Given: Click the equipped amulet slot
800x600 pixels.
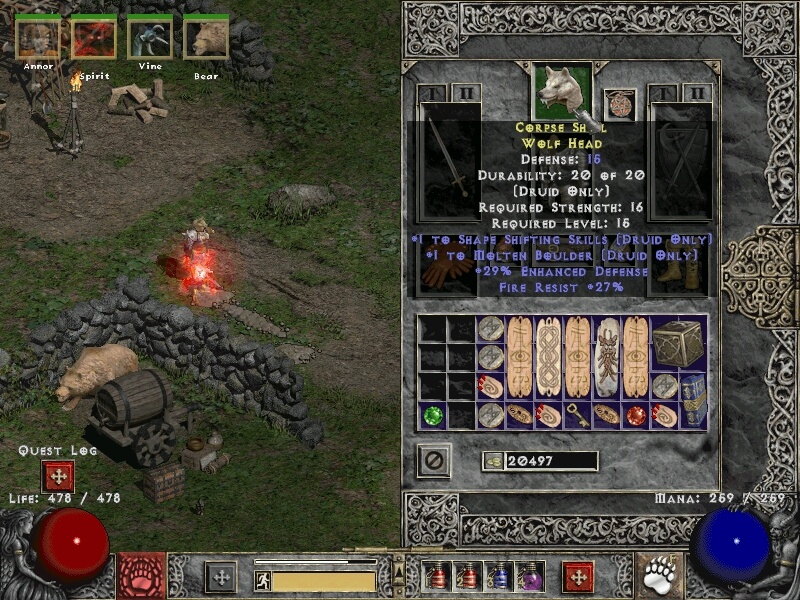Looking at the screenshot, I should tap(619, 104).
